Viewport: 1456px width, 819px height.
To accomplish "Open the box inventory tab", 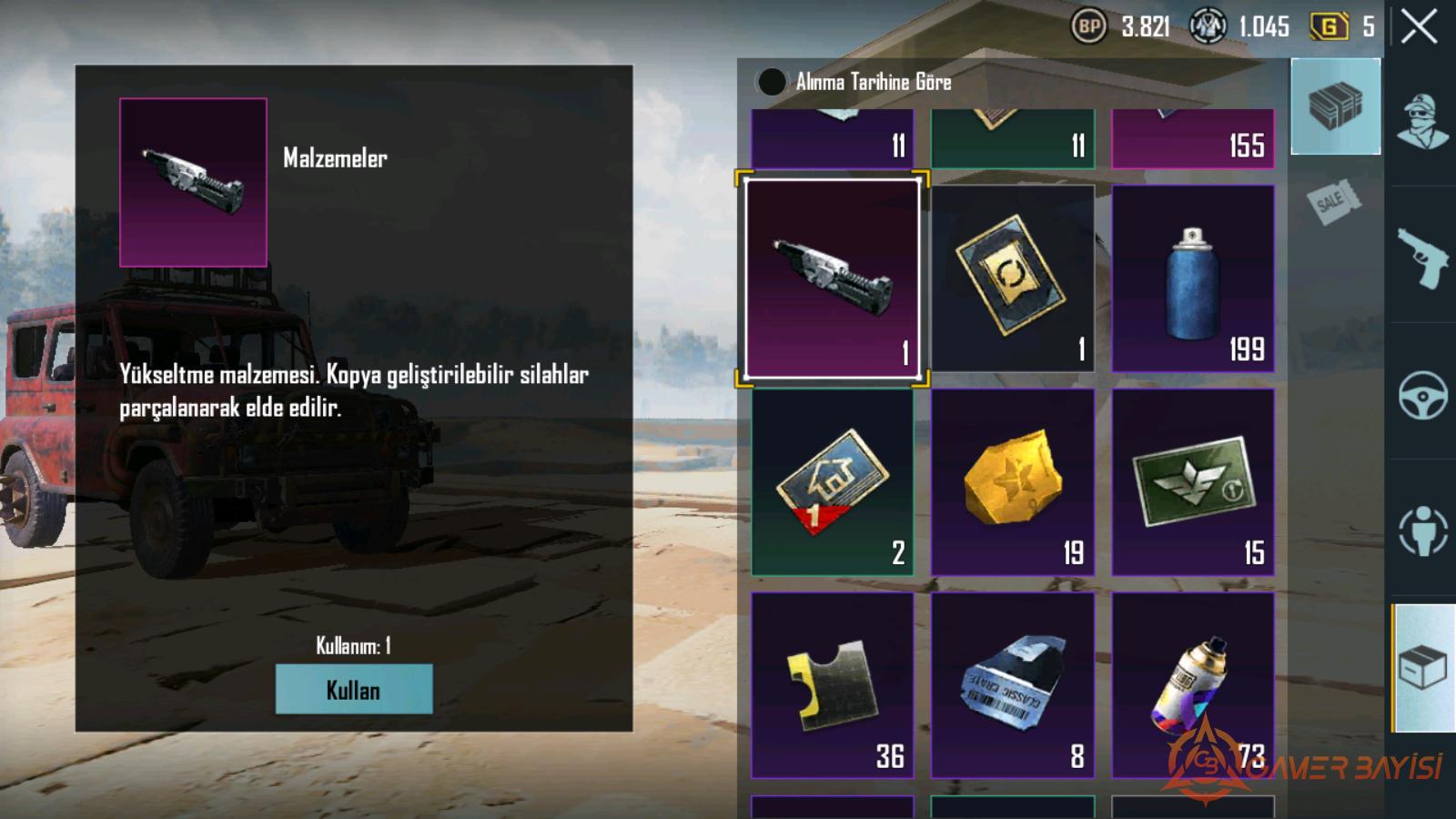I will 1422,667.
